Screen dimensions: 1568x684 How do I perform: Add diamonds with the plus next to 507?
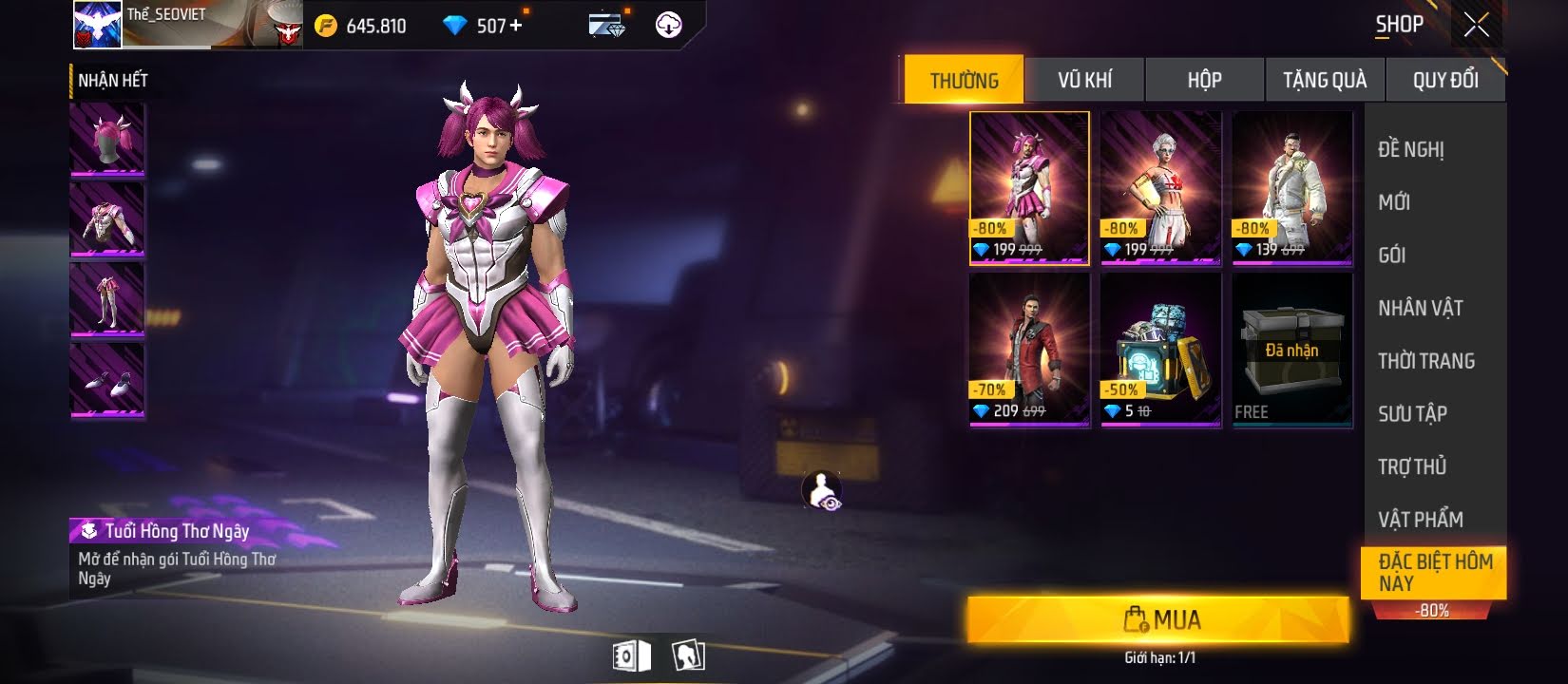click(x=516, y=26)
